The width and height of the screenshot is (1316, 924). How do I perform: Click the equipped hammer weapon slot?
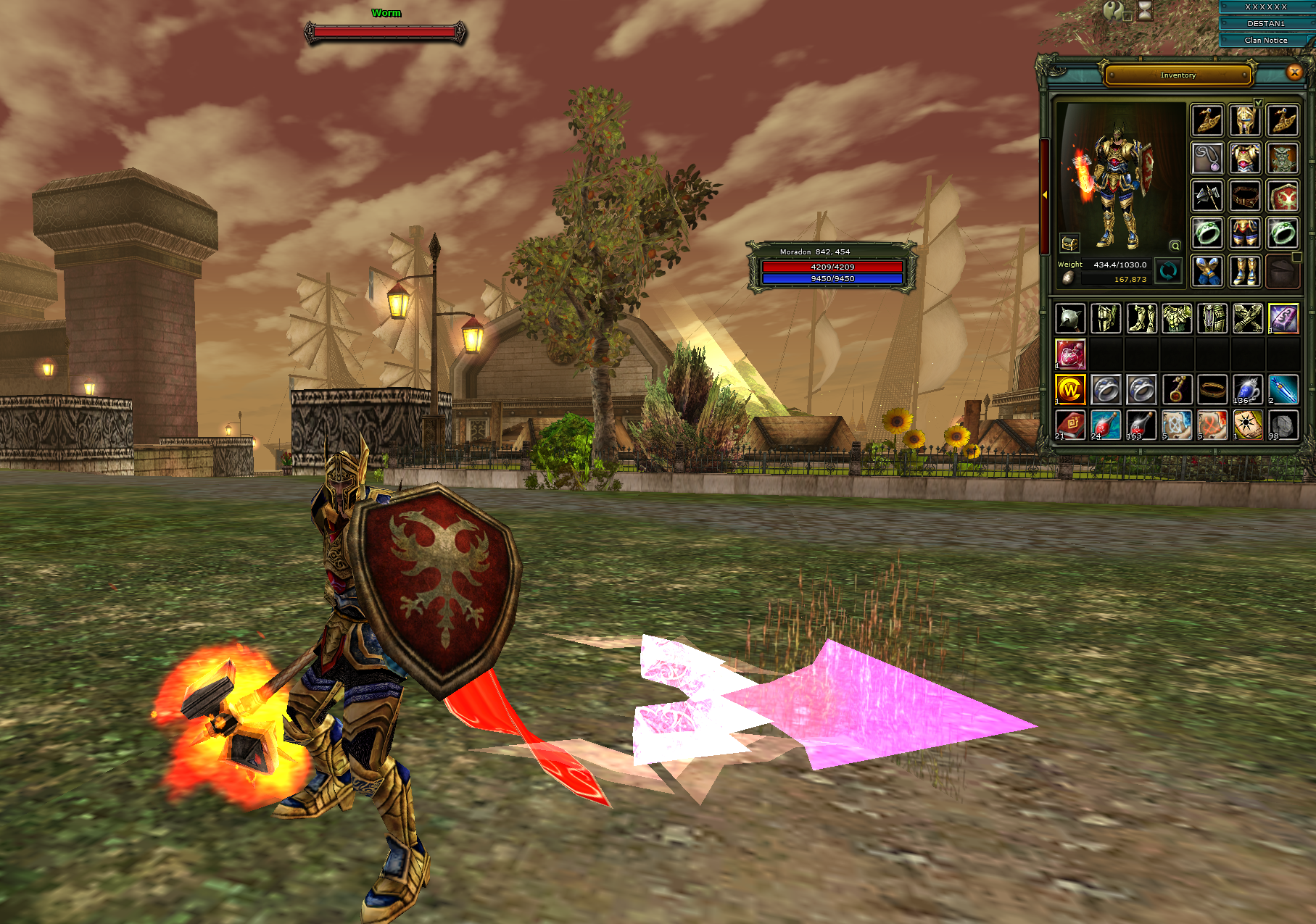1207,196
